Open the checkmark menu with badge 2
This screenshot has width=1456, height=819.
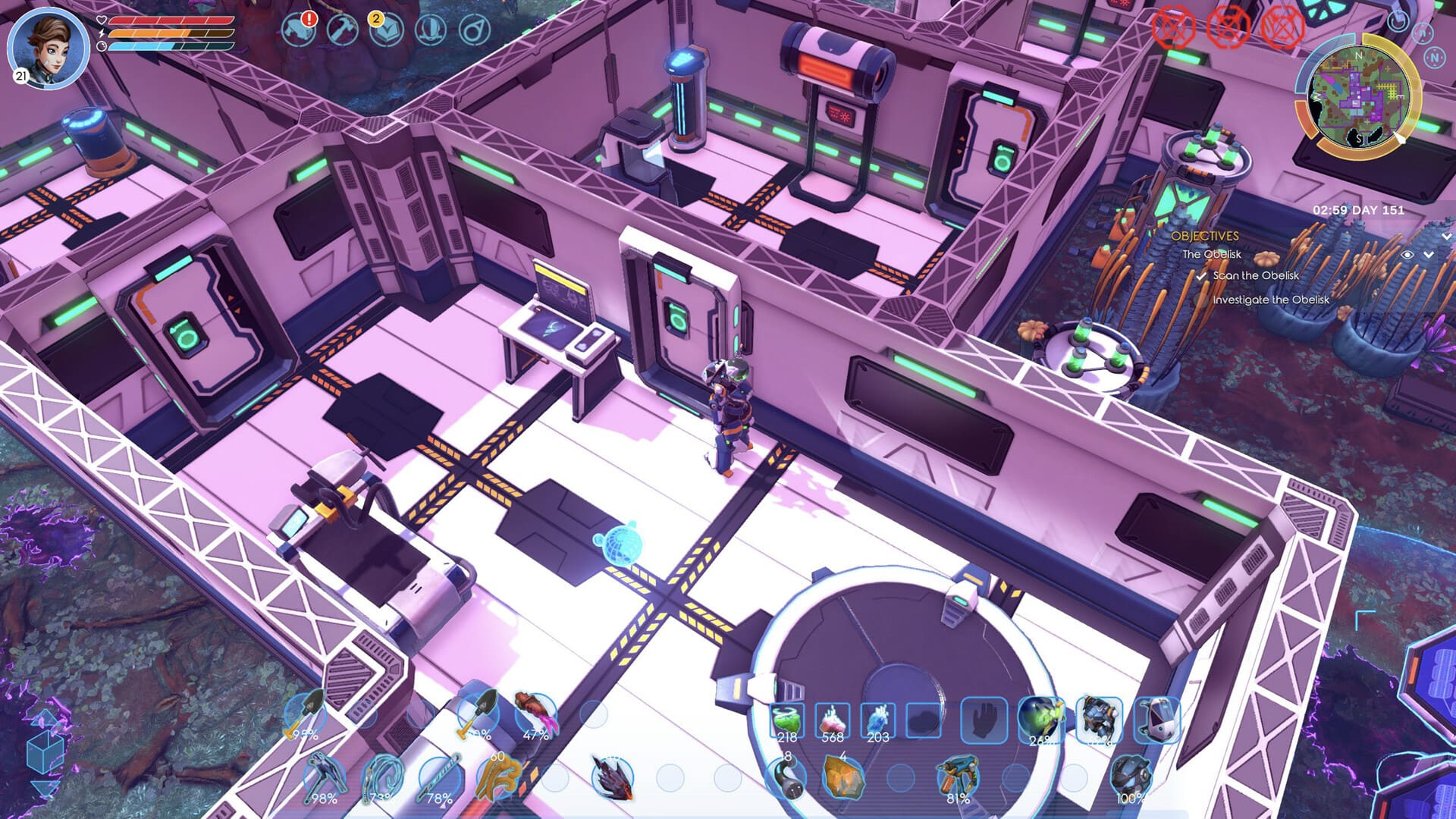385,30
